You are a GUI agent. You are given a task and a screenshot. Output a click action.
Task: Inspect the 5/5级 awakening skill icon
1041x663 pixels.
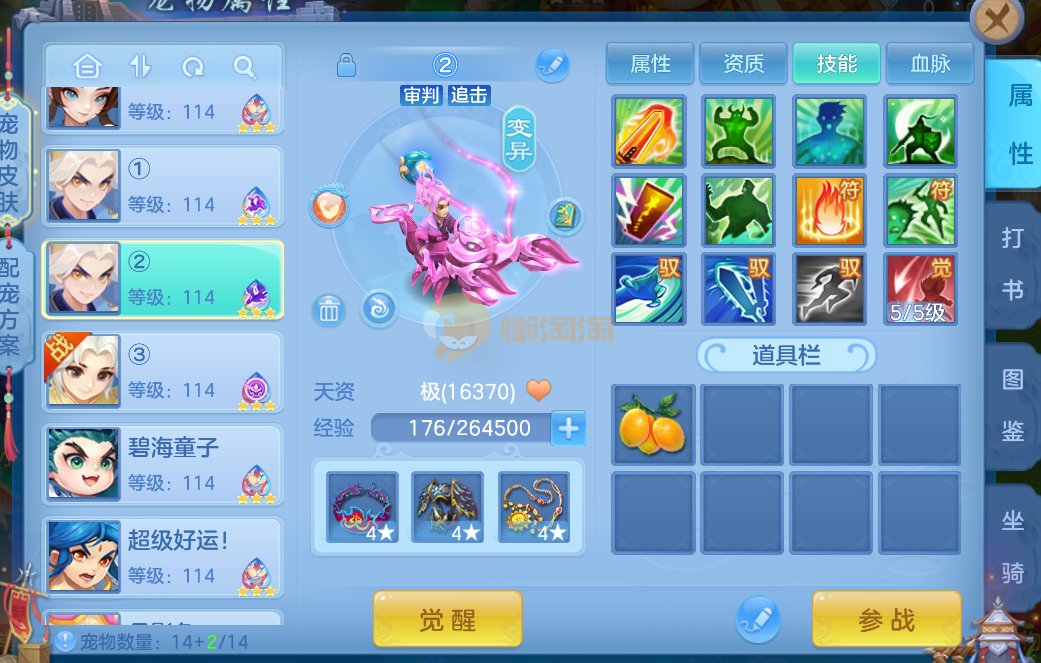[920, 289]
